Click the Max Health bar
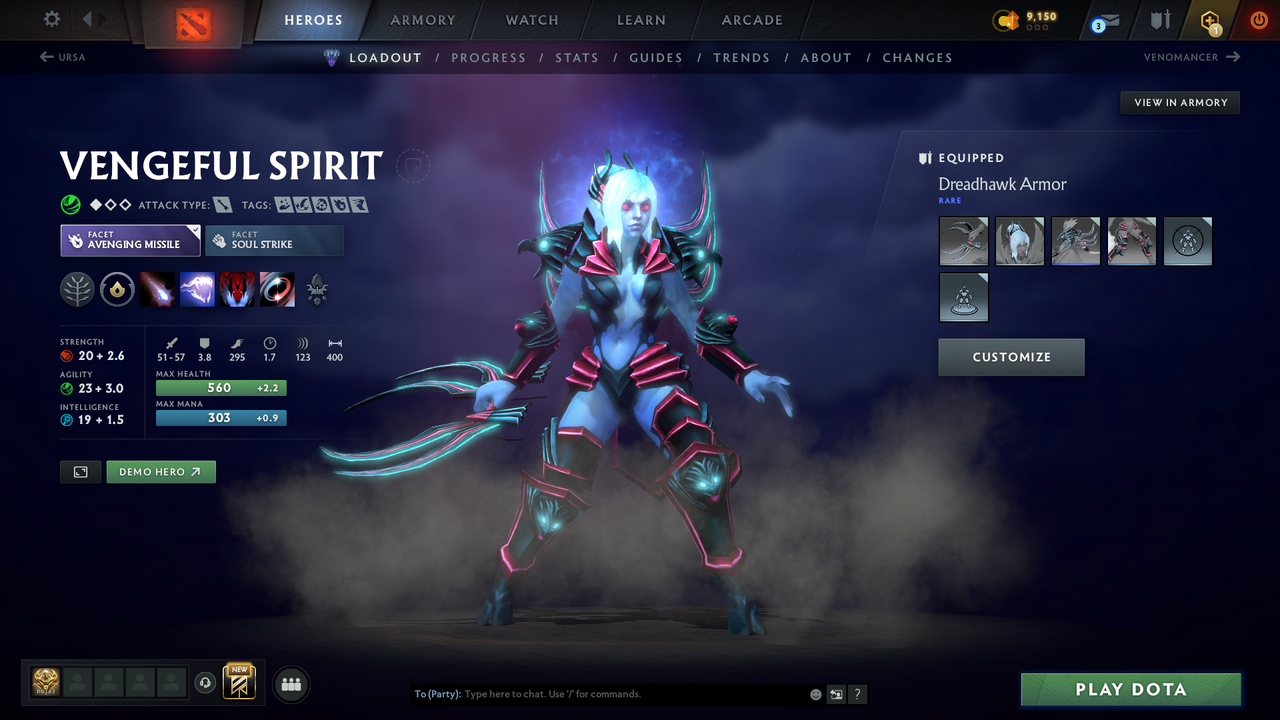The width and height of the screenshot is (1280, 720). click(220, 387)
